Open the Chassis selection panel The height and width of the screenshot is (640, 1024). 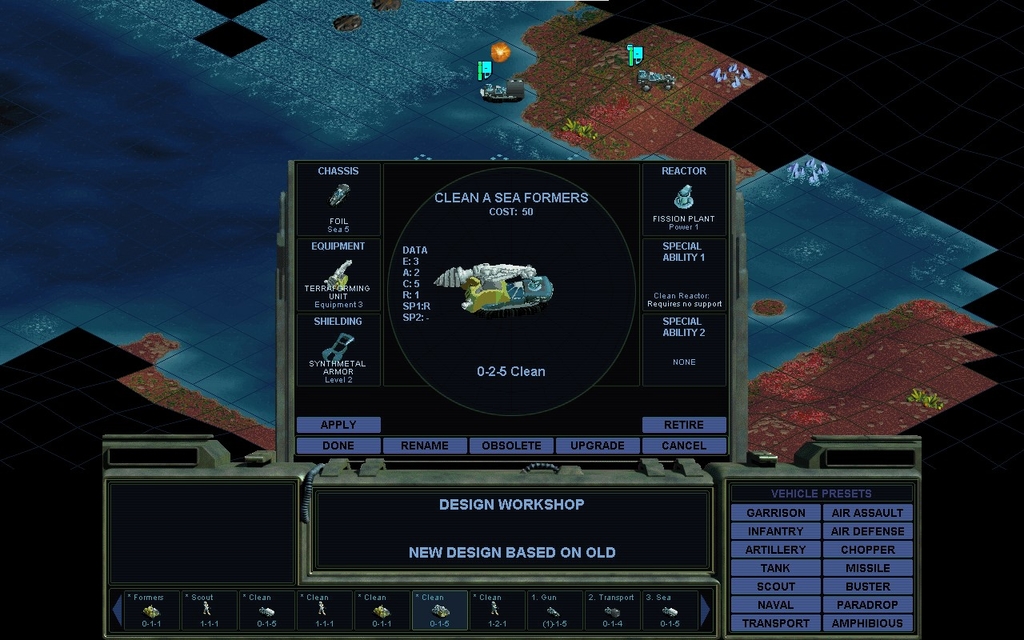(x=338, y=200)
